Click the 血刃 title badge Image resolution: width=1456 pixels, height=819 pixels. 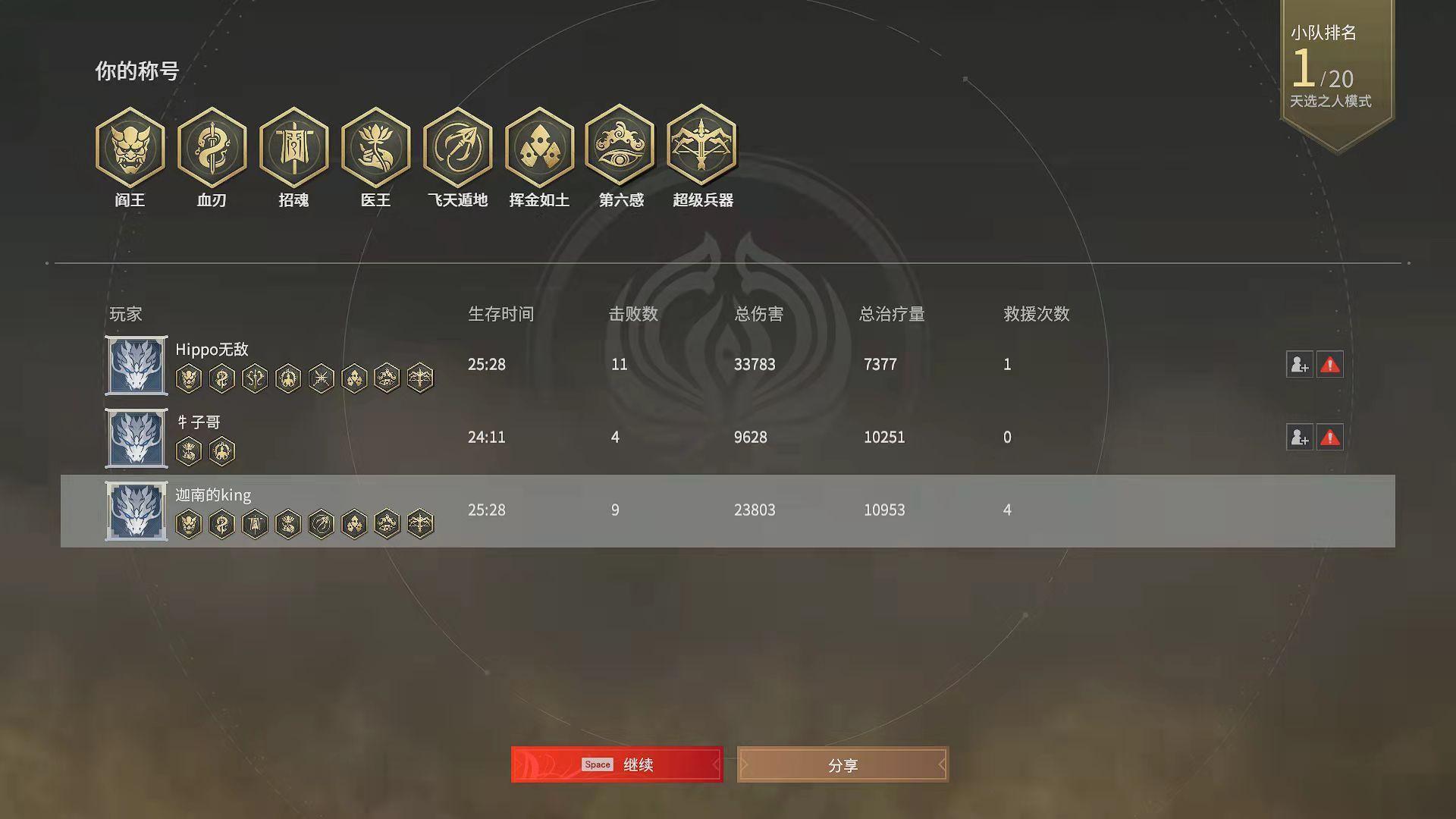[x=212, y=148]
